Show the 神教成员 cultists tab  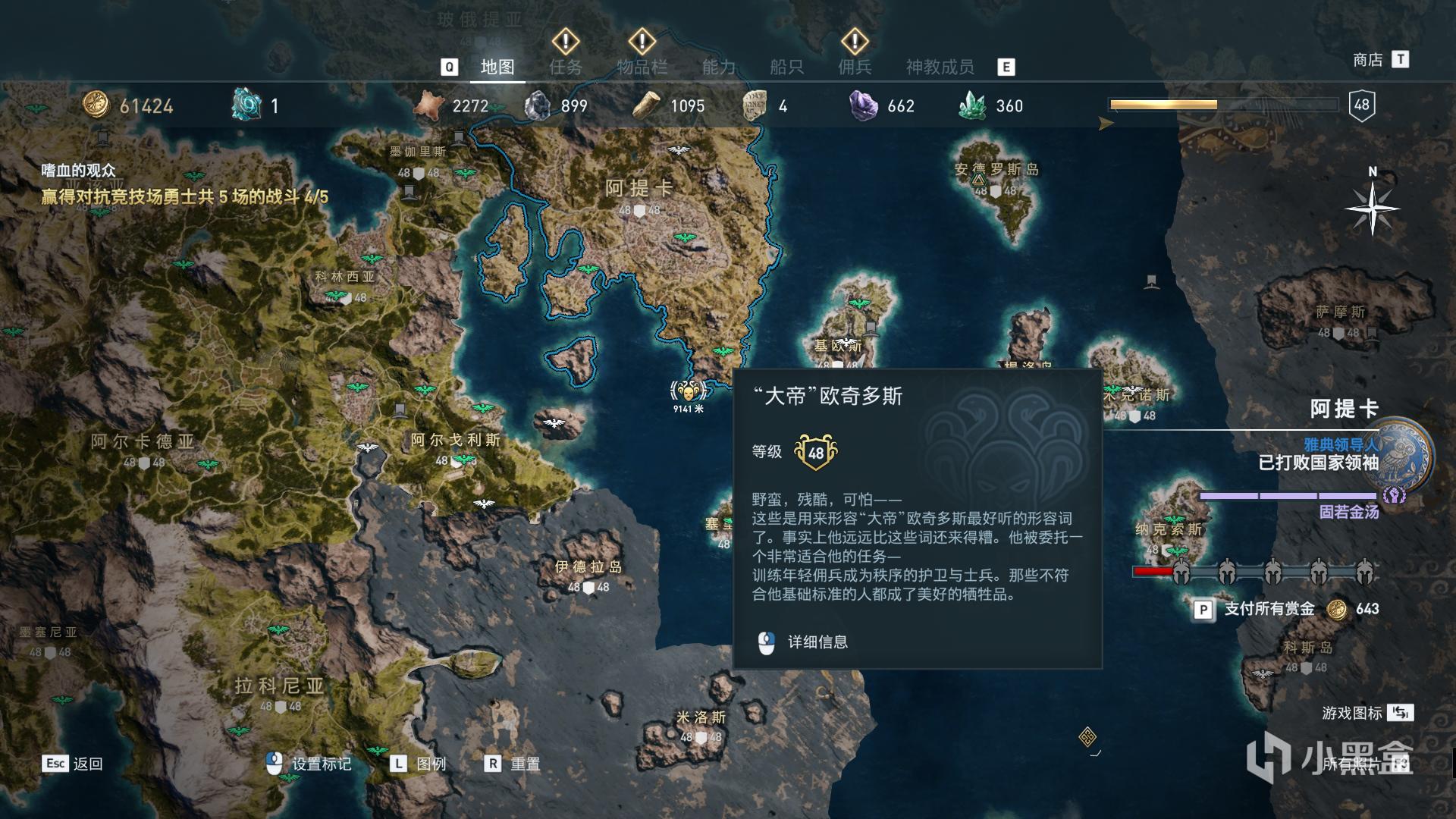940,67
